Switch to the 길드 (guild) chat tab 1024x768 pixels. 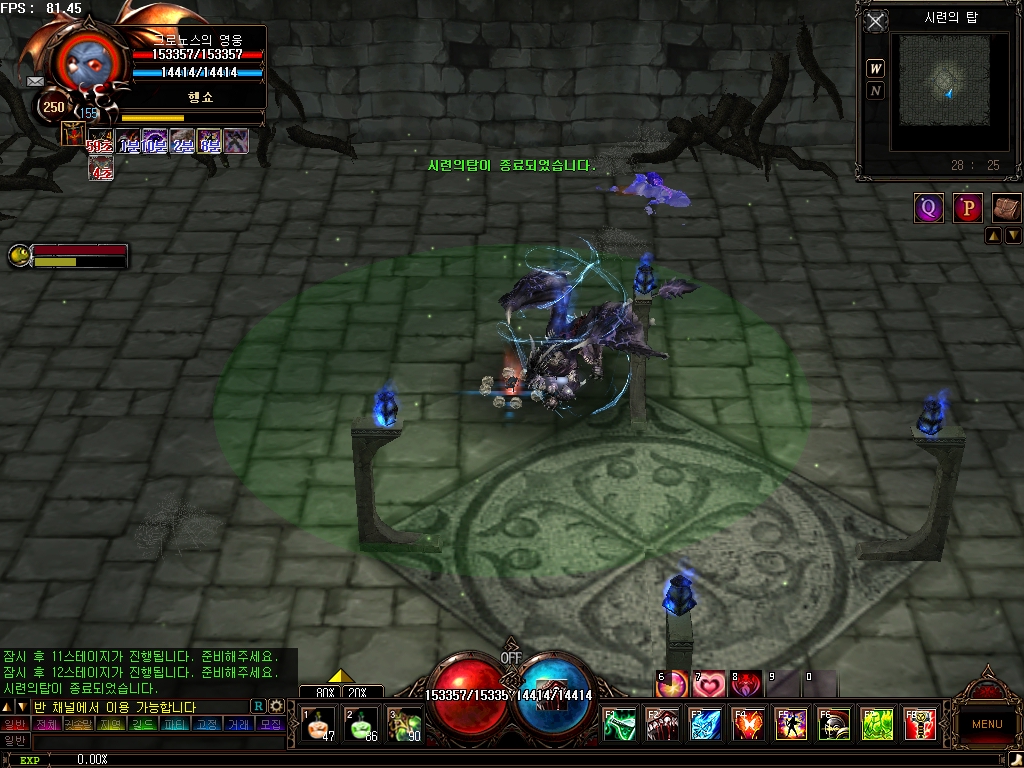[143, 724]
